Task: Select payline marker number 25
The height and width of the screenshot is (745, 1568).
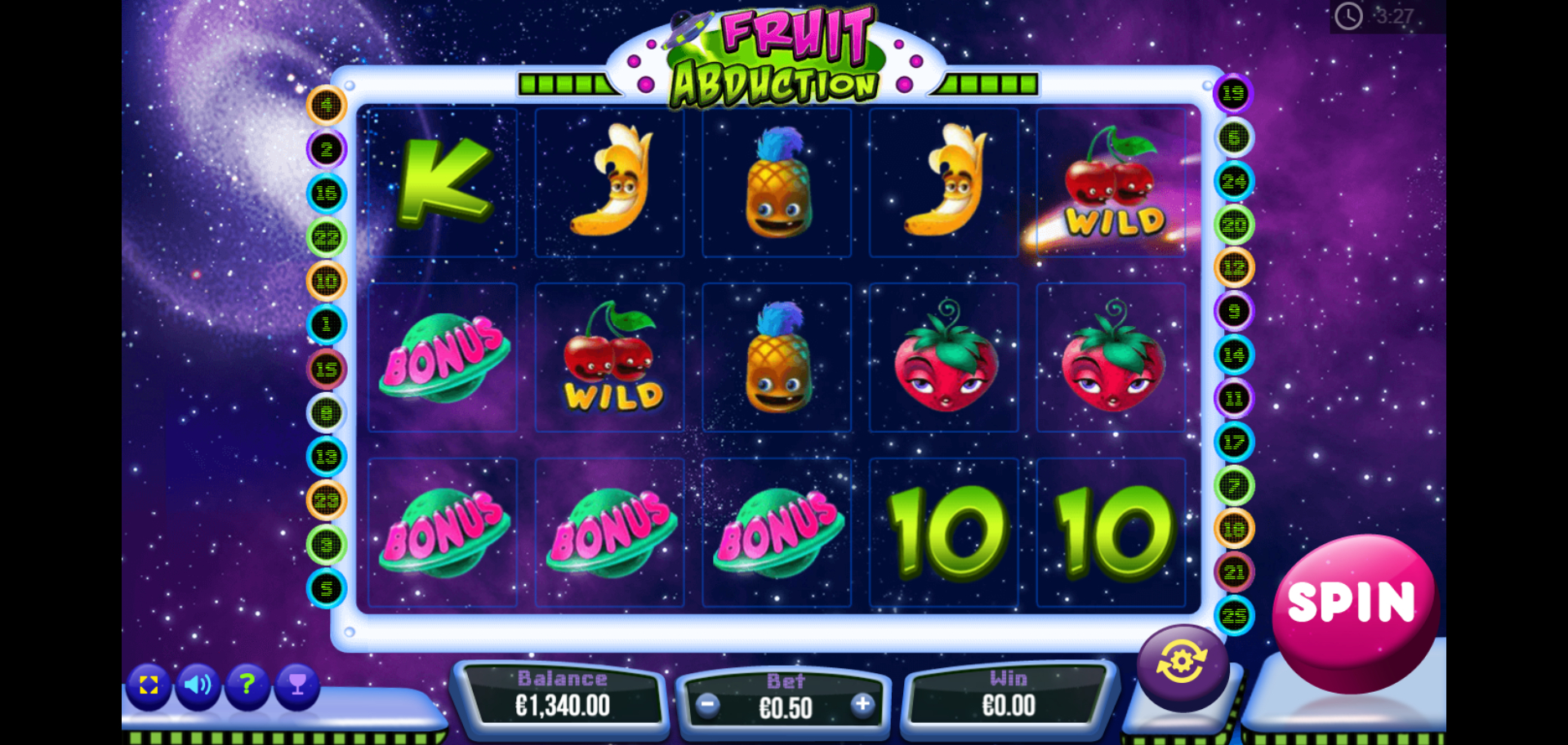Action: (x=1233, y=616)
